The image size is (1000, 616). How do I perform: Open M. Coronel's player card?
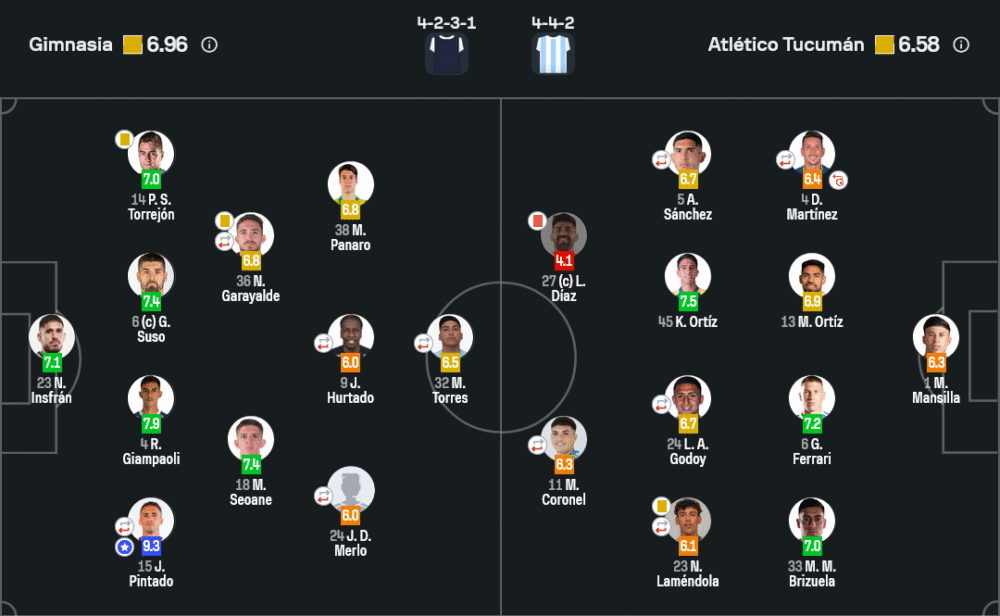click(x=564, y=438)
